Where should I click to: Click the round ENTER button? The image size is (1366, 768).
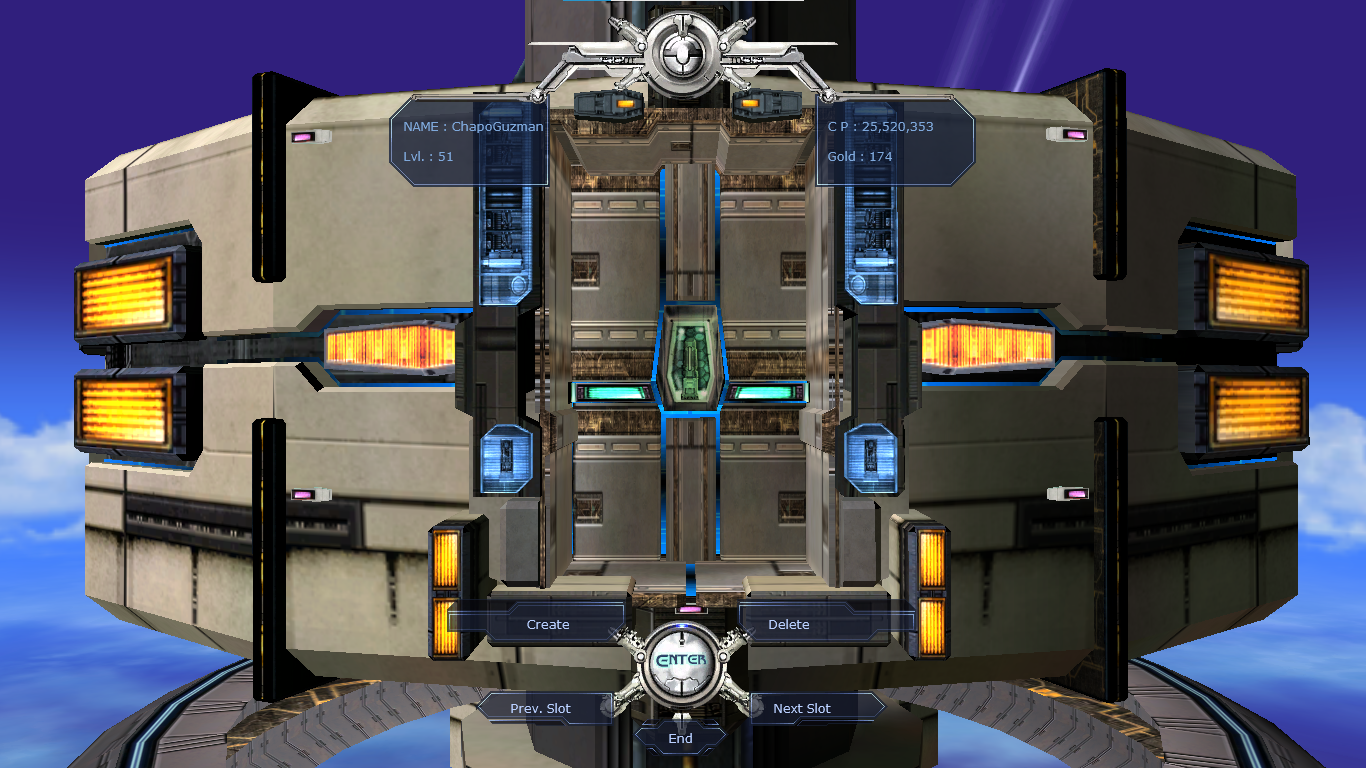[x=681, y=661]
